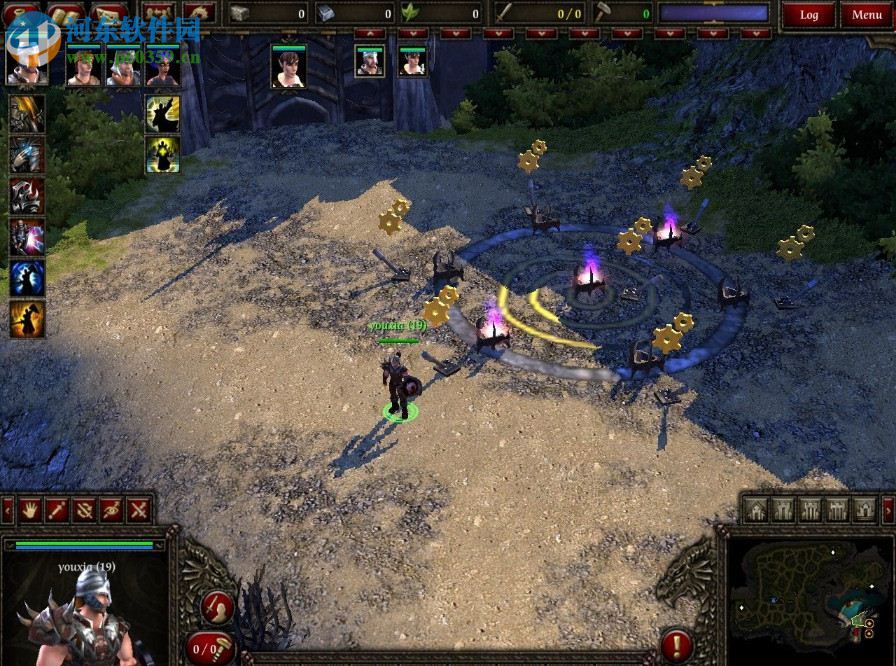Click the red exclamation alert button
896x666 pixels.
pos(677,644)
